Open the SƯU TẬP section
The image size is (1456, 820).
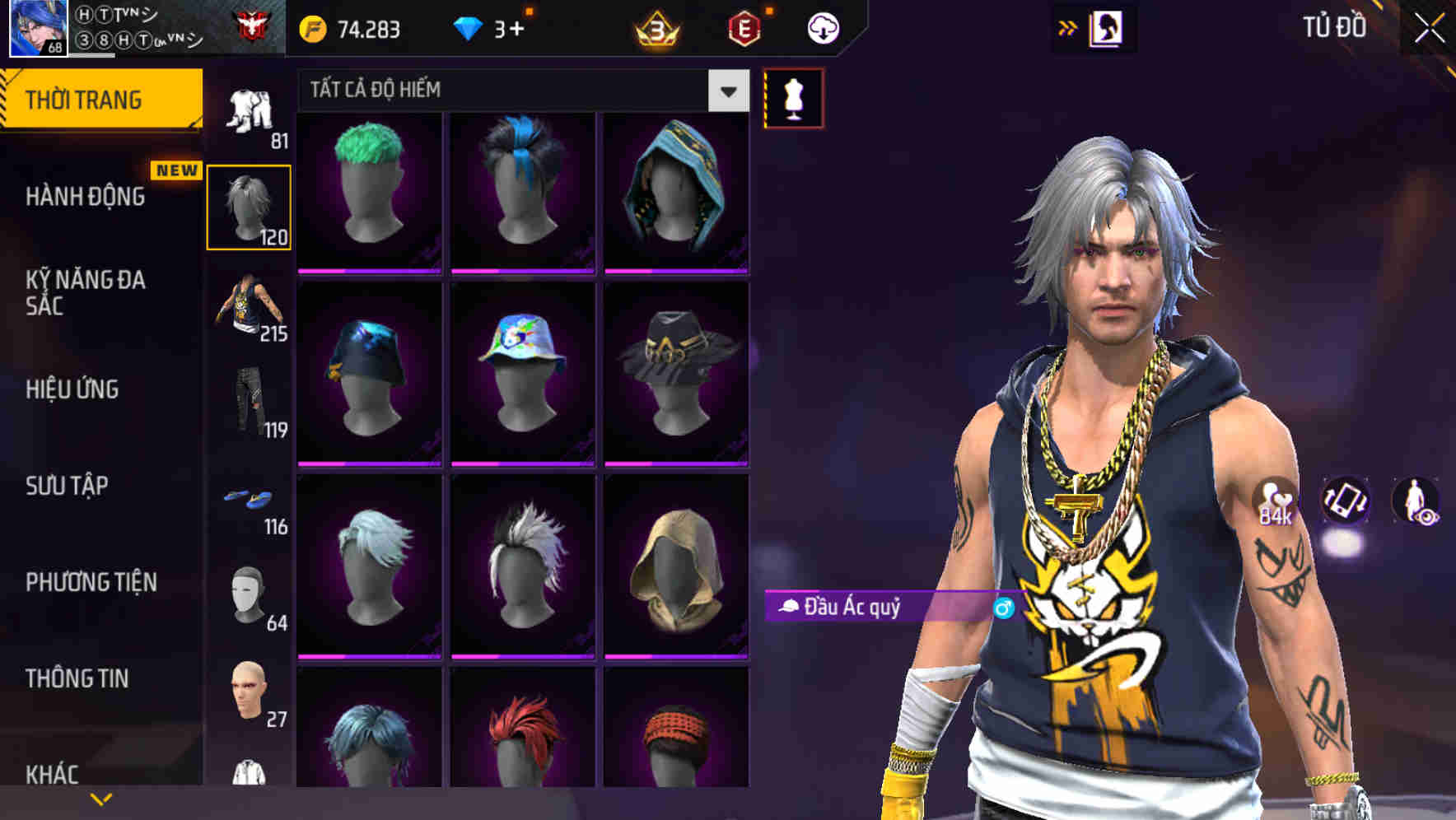(x=68, y=486)
